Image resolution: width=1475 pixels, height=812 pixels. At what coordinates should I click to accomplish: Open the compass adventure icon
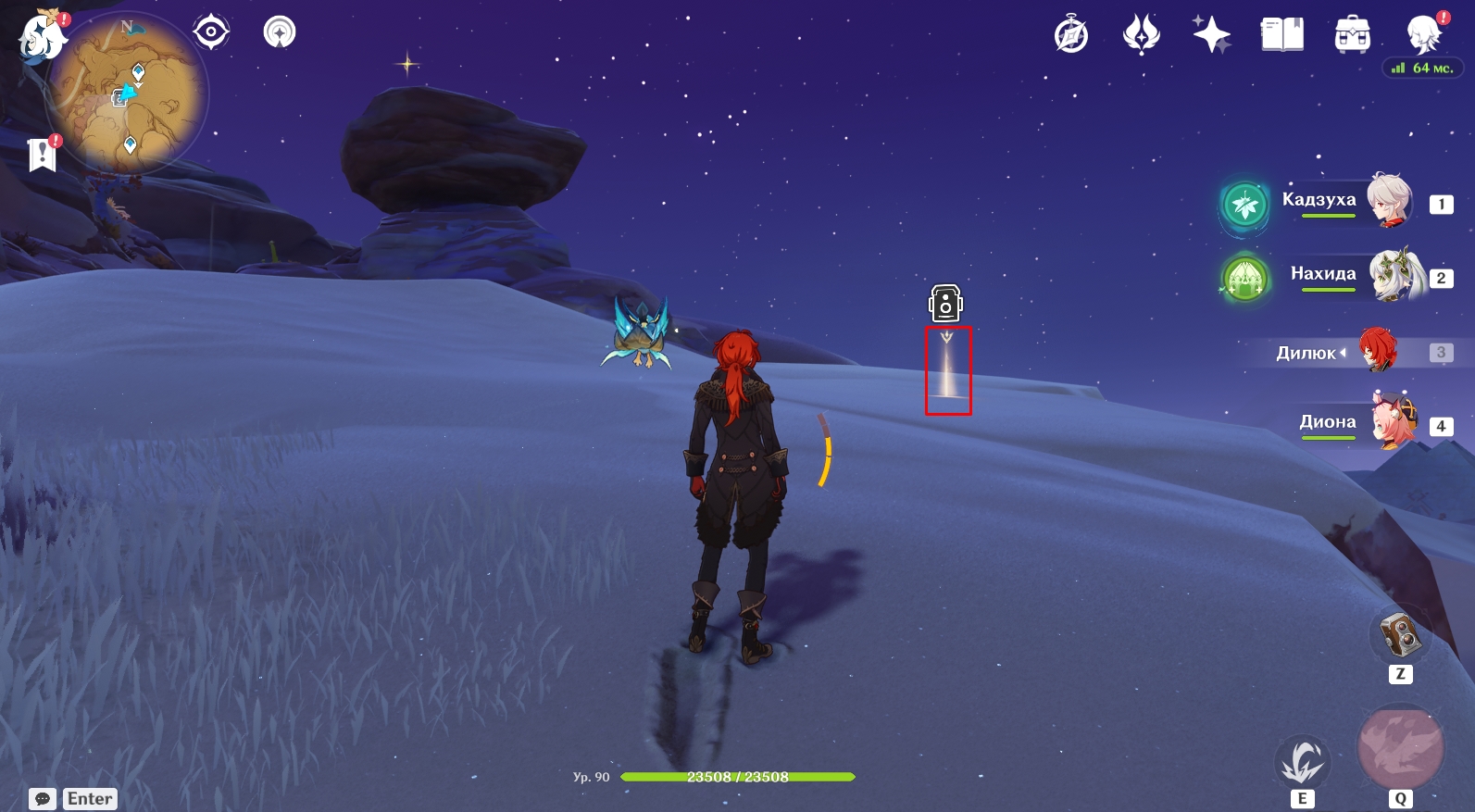pyautogui.click(x=1071, y=35)
